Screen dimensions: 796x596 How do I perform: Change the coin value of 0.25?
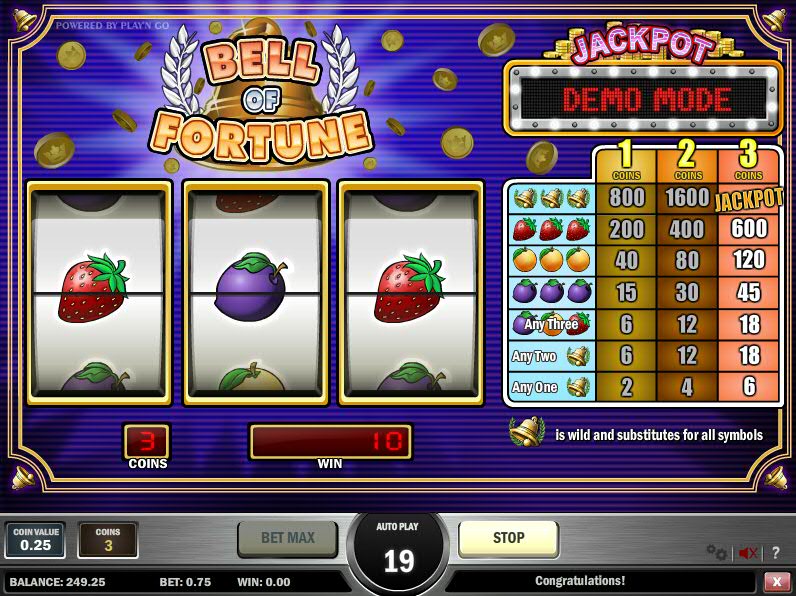click(x=35, y=539)
